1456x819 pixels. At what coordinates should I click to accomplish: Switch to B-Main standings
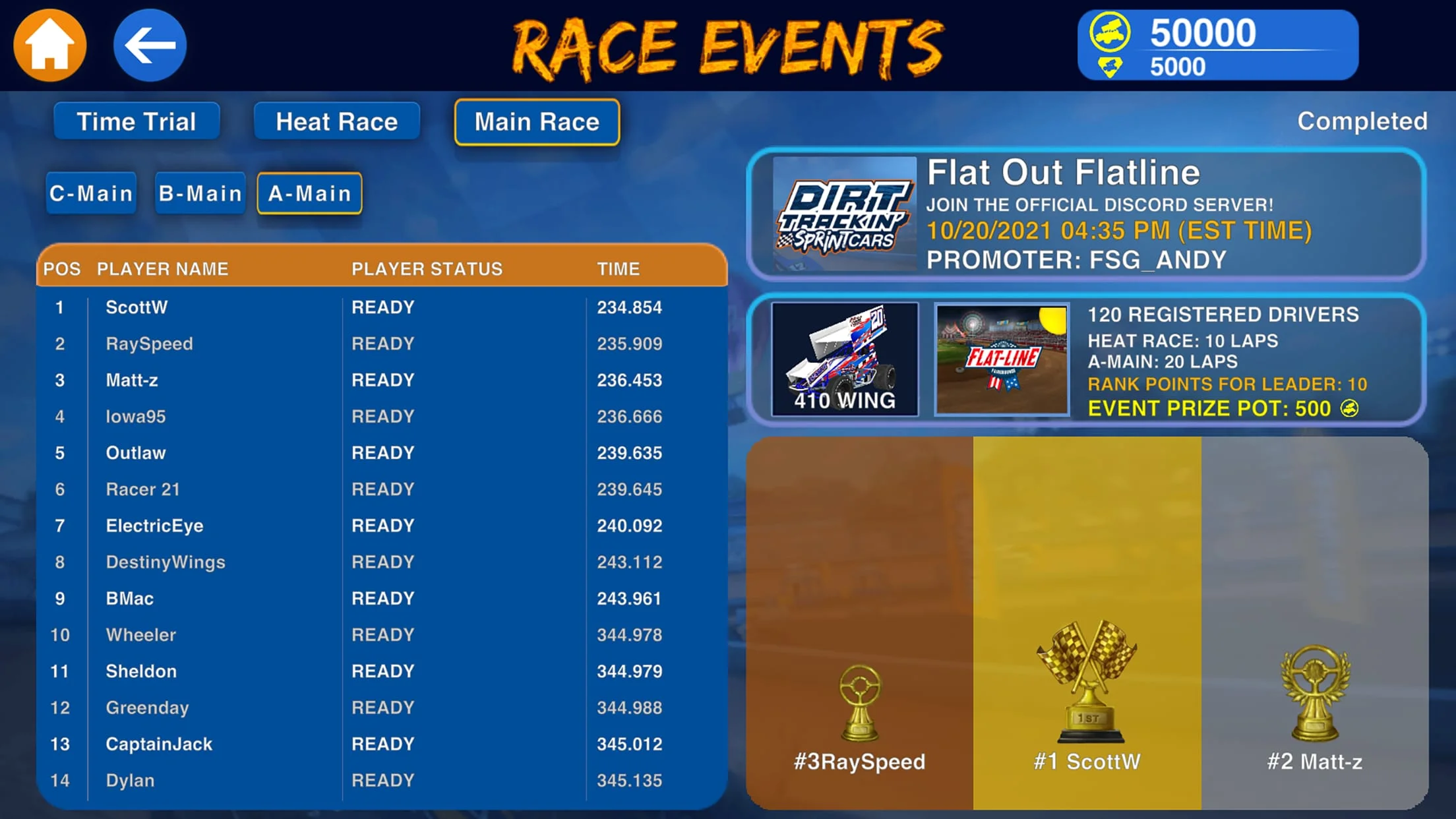point(199,193)
